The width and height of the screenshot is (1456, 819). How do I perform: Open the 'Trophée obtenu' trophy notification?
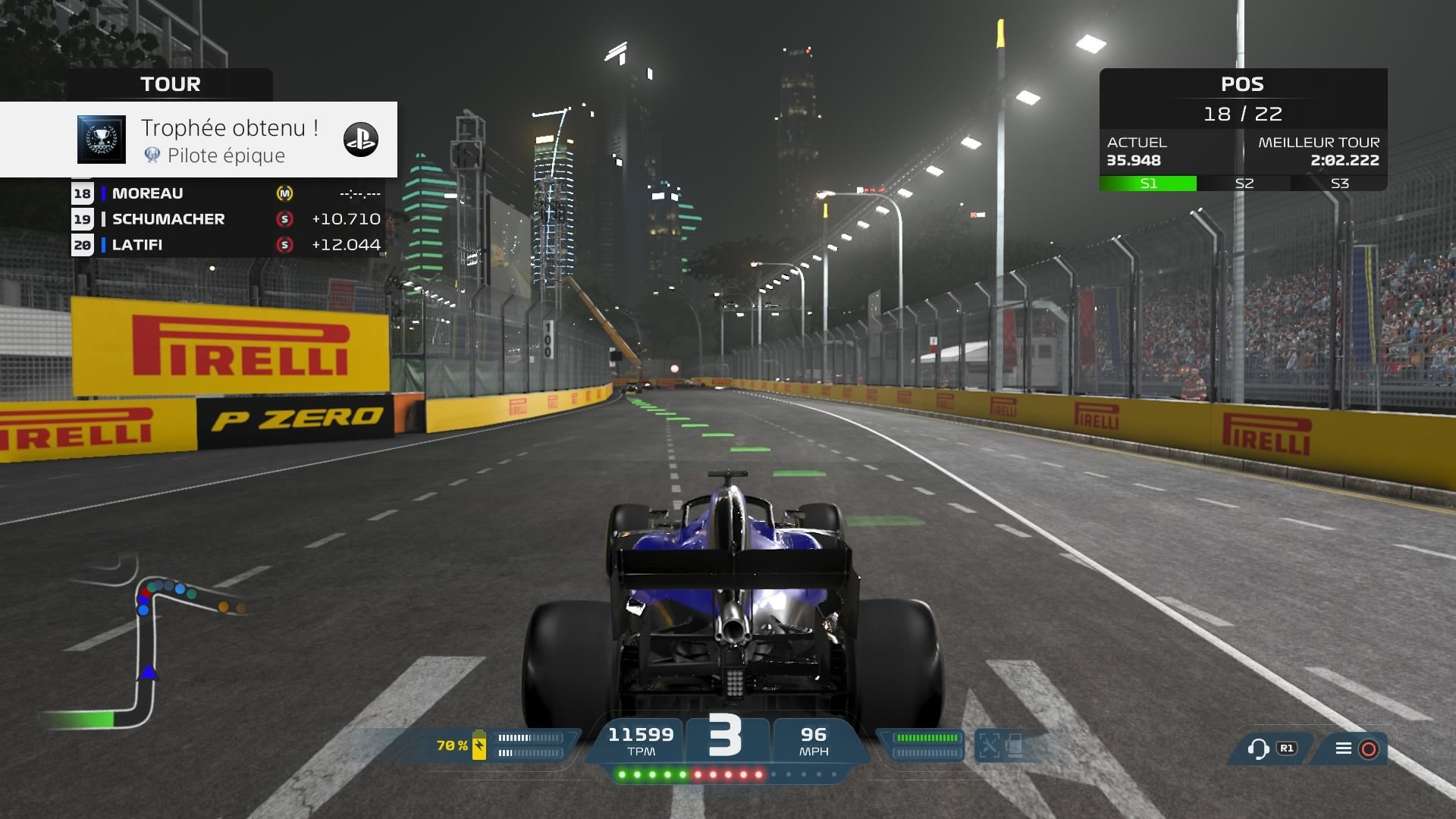(x=227, y=140)
